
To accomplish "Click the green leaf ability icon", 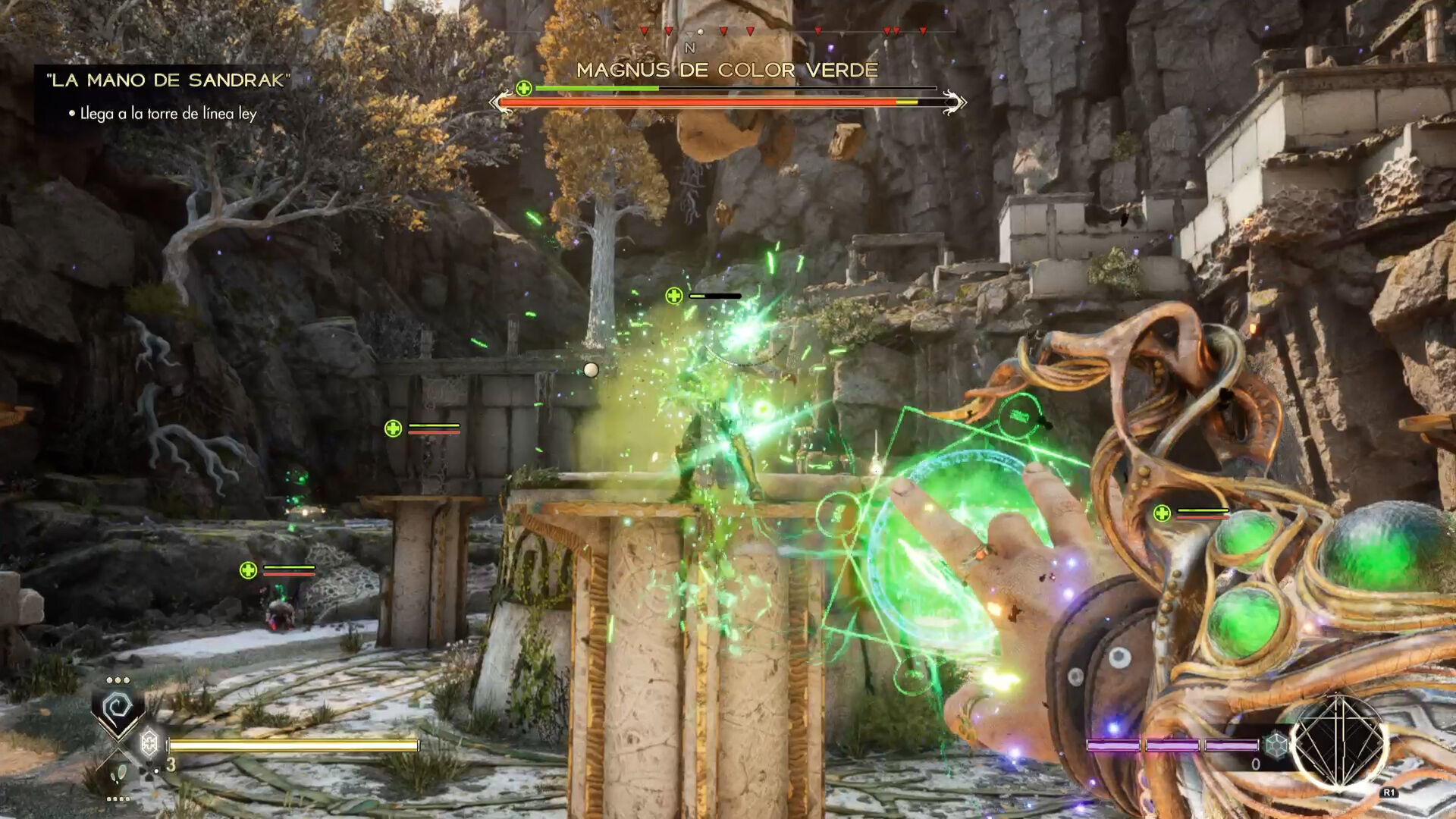I will tap(118, 773).
